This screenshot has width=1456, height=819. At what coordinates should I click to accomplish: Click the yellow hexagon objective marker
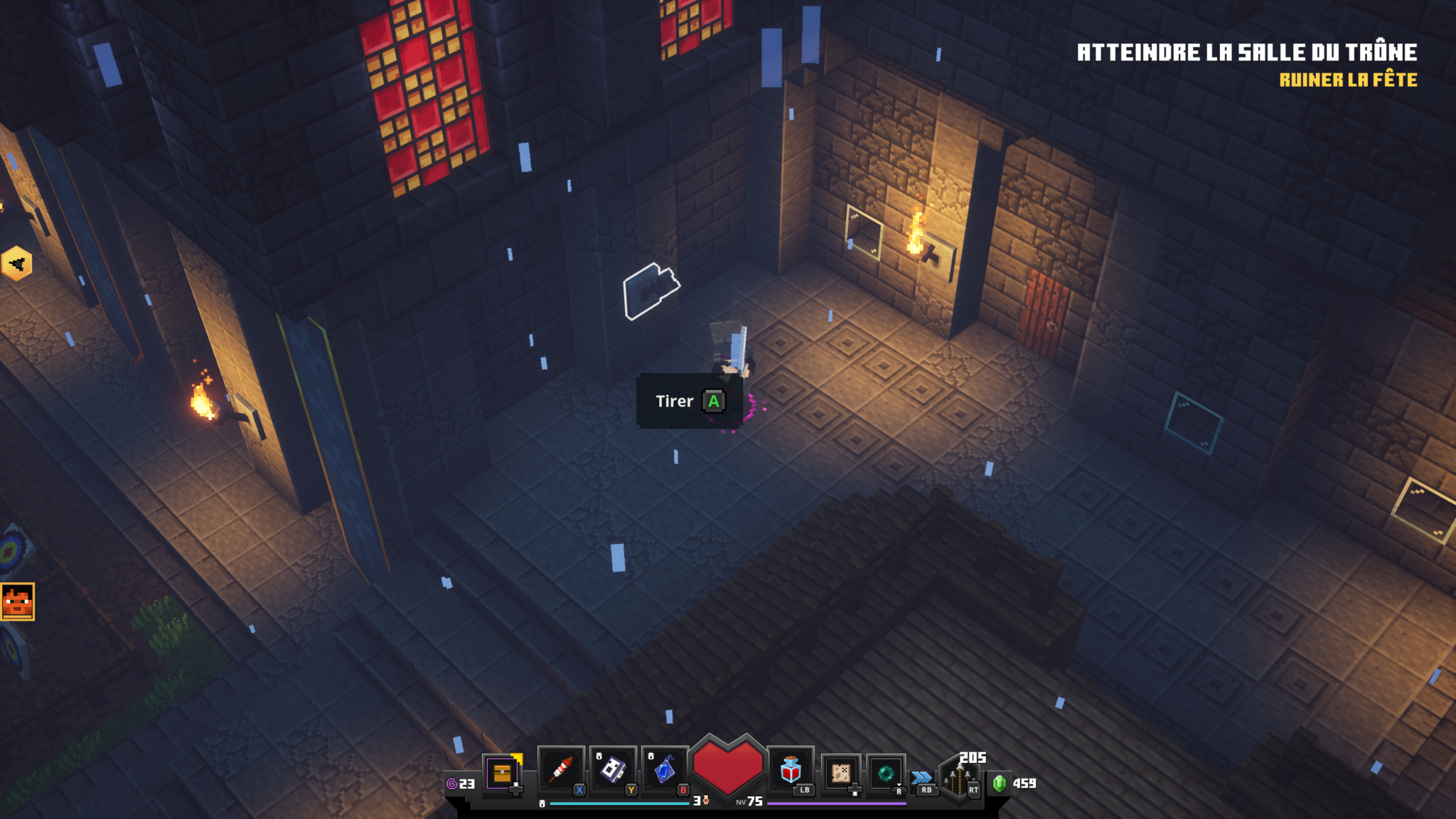click(x=16, y=264)
